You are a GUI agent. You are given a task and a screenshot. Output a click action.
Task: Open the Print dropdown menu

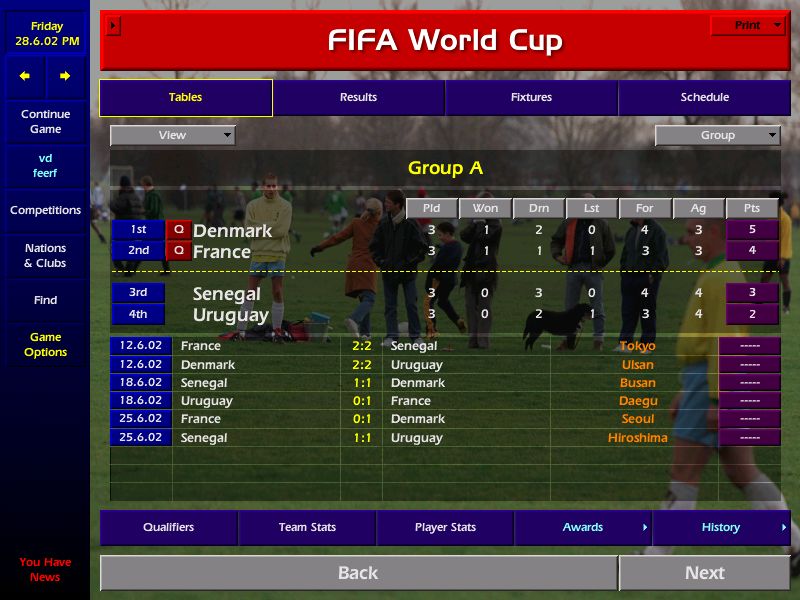point(748,26)
